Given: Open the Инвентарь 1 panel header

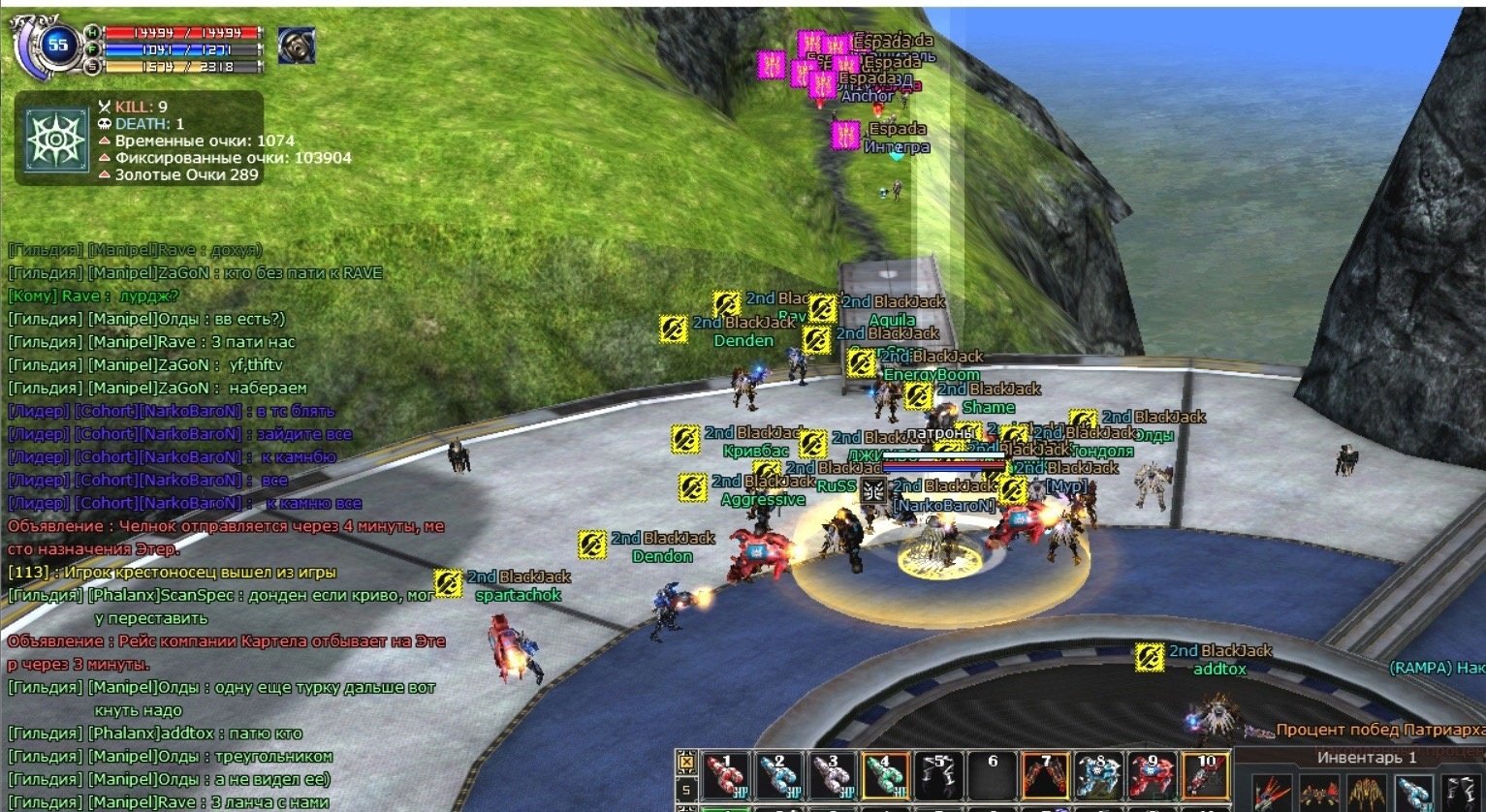Looking at the screenshot, I should tap(1366, 757).
